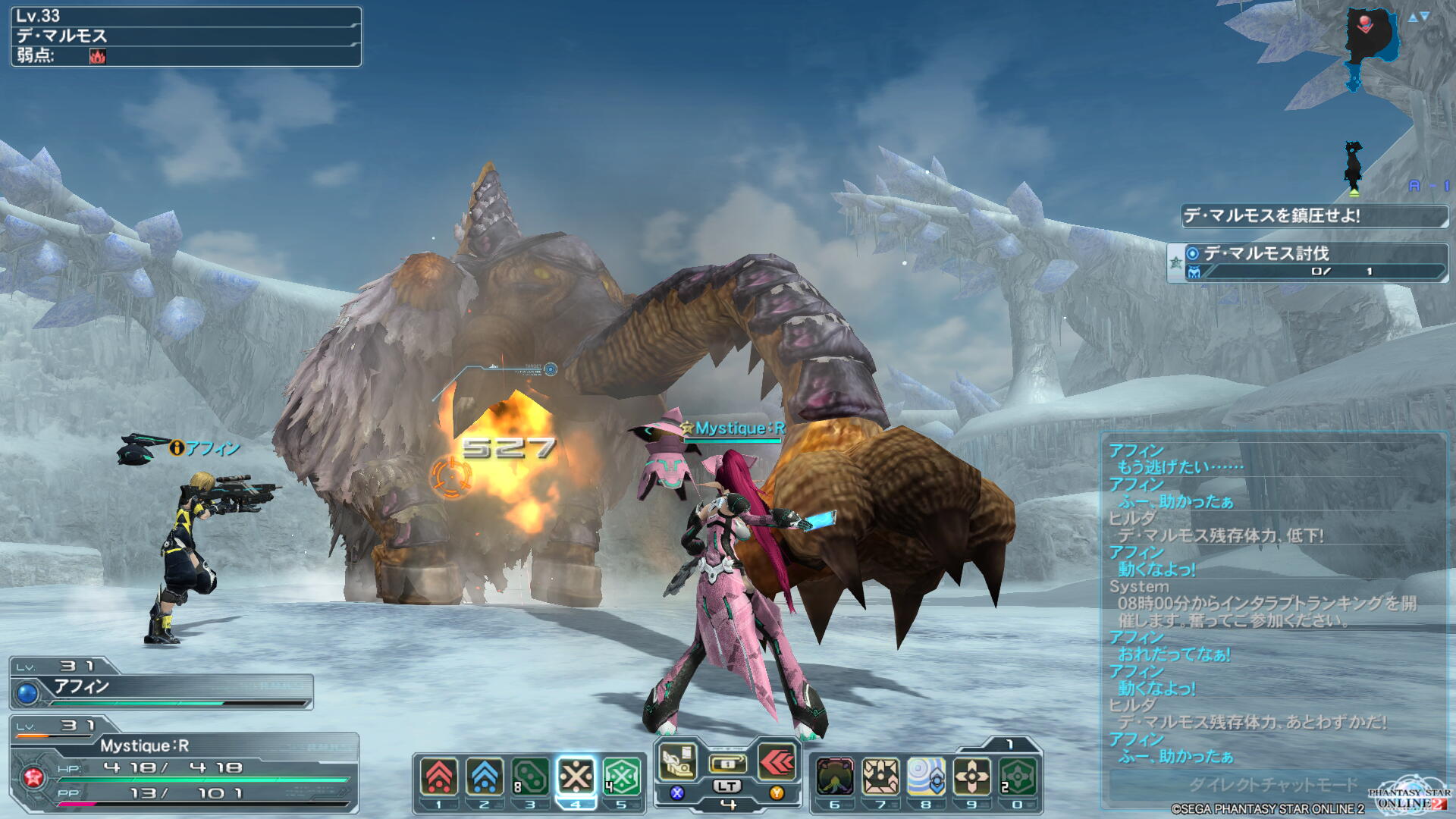Select the green hexagon skill in slot 0
The height and width of the screenshot is (819, 1456).
pyautogui.click(x=1017, y=777)
